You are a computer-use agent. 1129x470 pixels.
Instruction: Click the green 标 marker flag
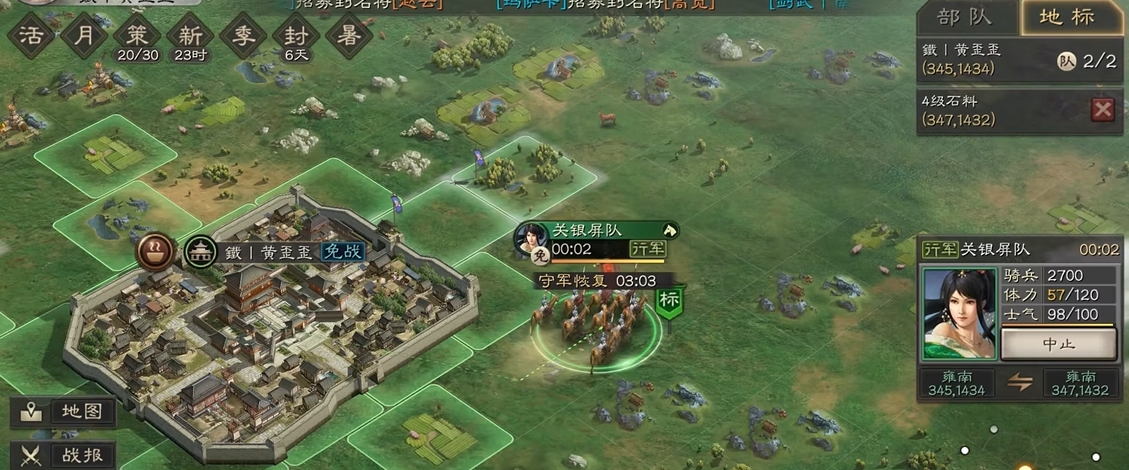(669, 300)
